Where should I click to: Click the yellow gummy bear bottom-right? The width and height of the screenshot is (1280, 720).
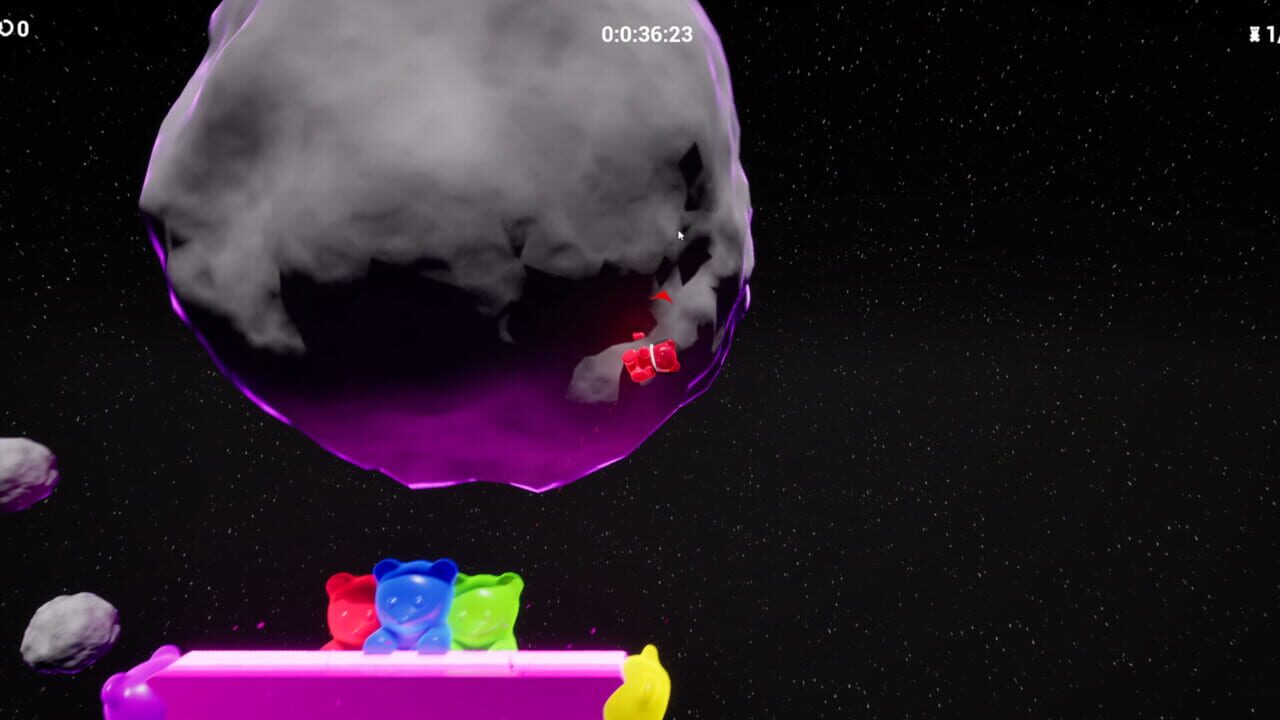640,690
